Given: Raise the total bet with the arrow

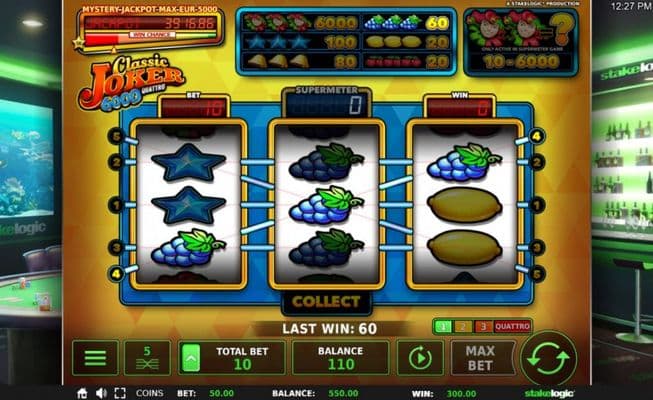Looking at the screenshot, I should pyautogui.click(x=192, y=358).
